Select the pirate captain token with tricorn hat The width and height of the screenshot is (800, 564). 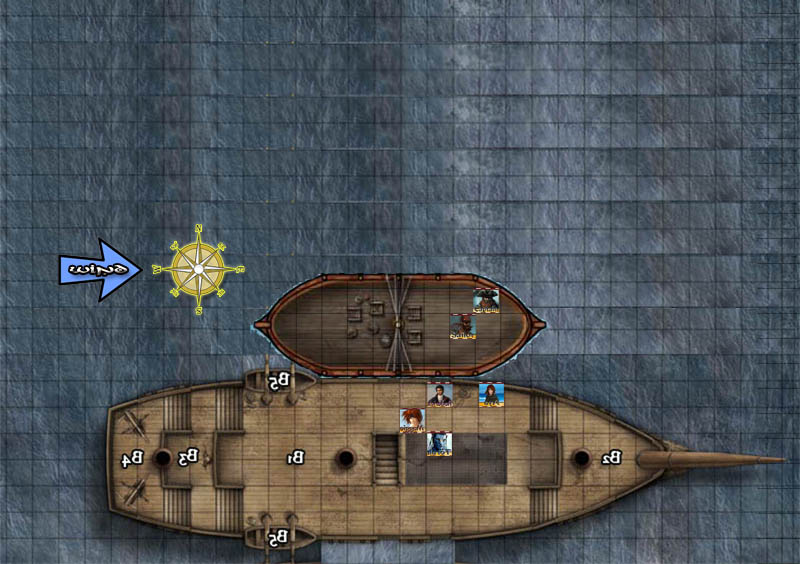pyautogui.click(x=486, y=301)
